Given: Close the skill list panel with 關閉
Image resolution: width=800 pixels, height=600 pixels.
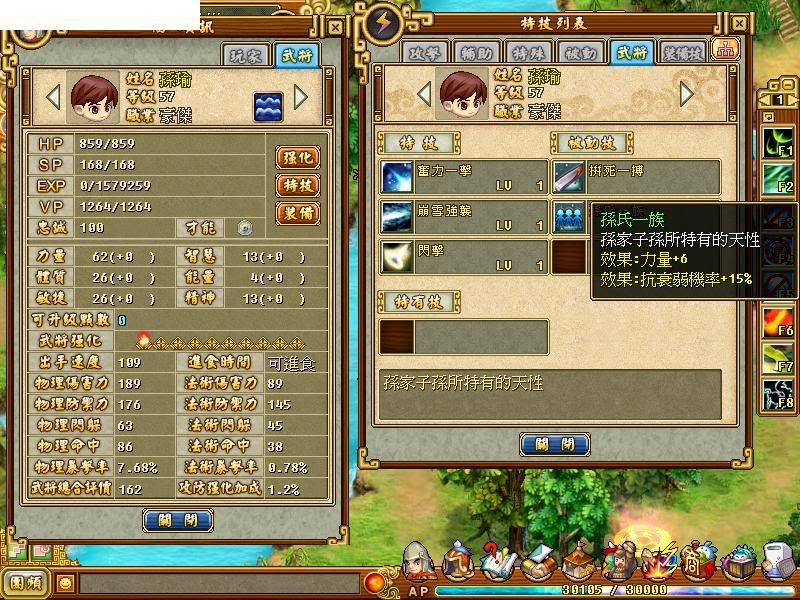Looking at the screenshot, I should click(554, 444).
